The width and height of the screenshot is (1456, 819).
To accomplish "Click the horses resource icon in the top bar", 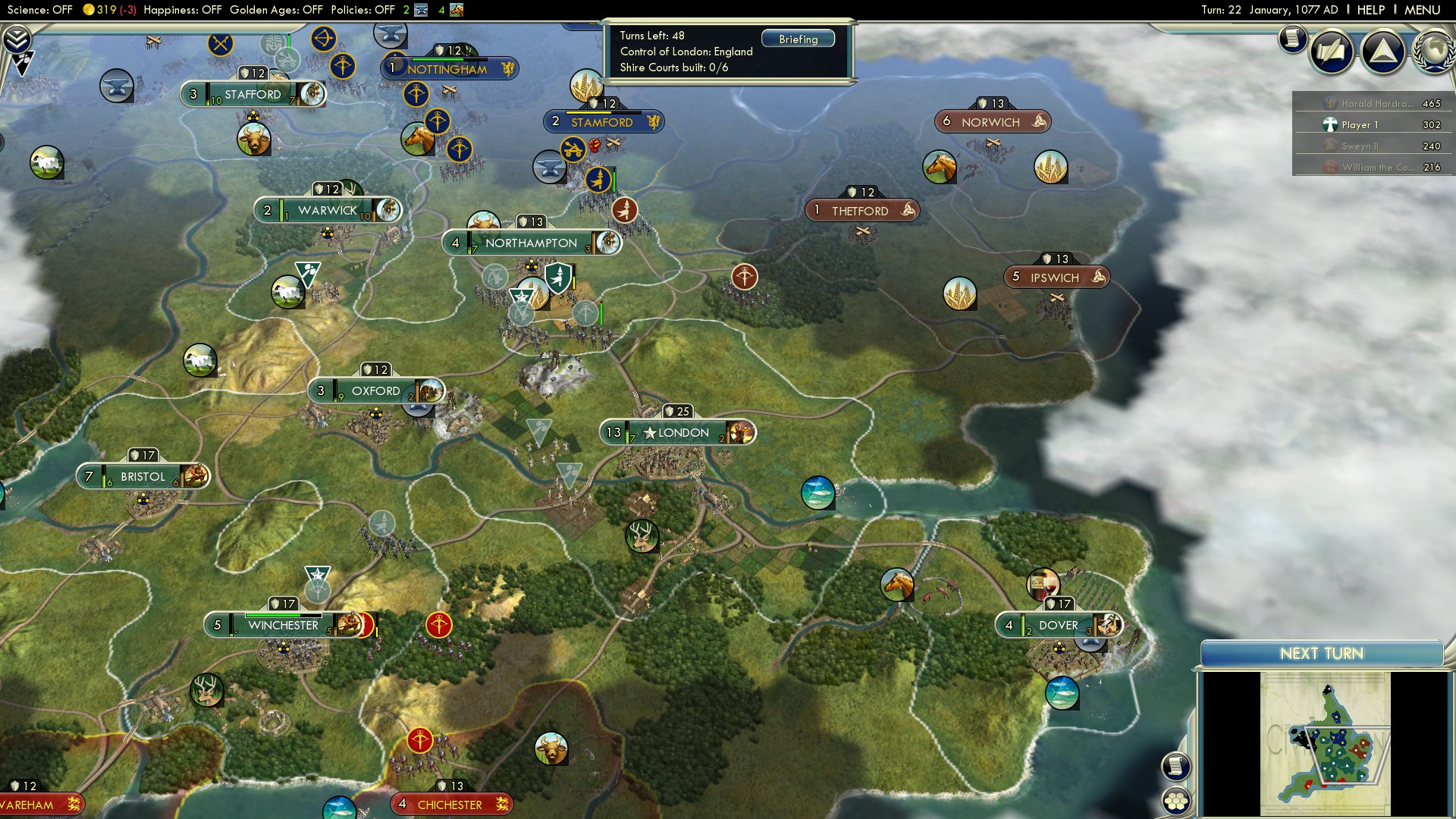I will (456, 10).
